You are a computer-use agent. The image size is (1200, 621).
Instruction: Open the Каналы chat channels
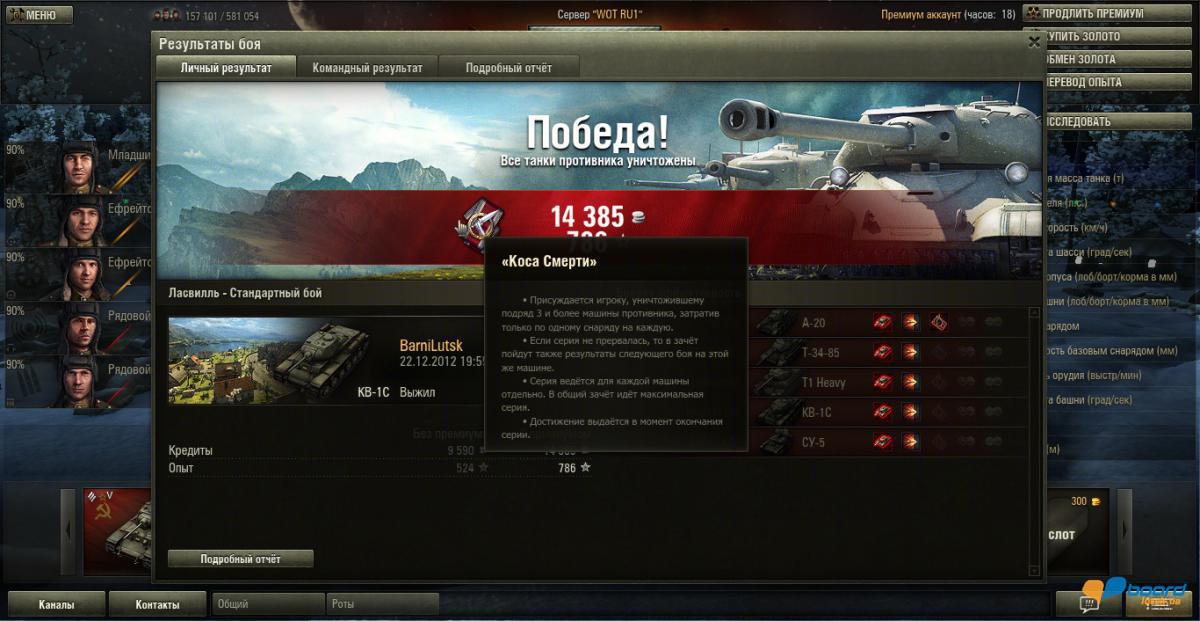[x=56, y=605]
